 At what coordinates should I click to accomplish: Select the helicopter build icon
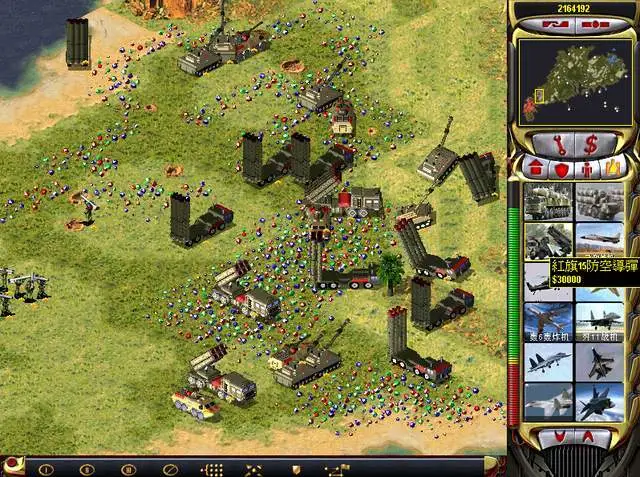click(547, 283)
